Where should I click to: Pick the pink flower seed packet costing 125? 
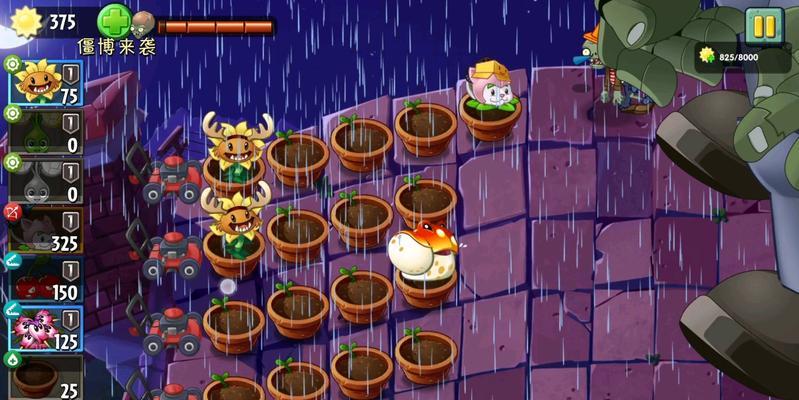pos(46,328)
